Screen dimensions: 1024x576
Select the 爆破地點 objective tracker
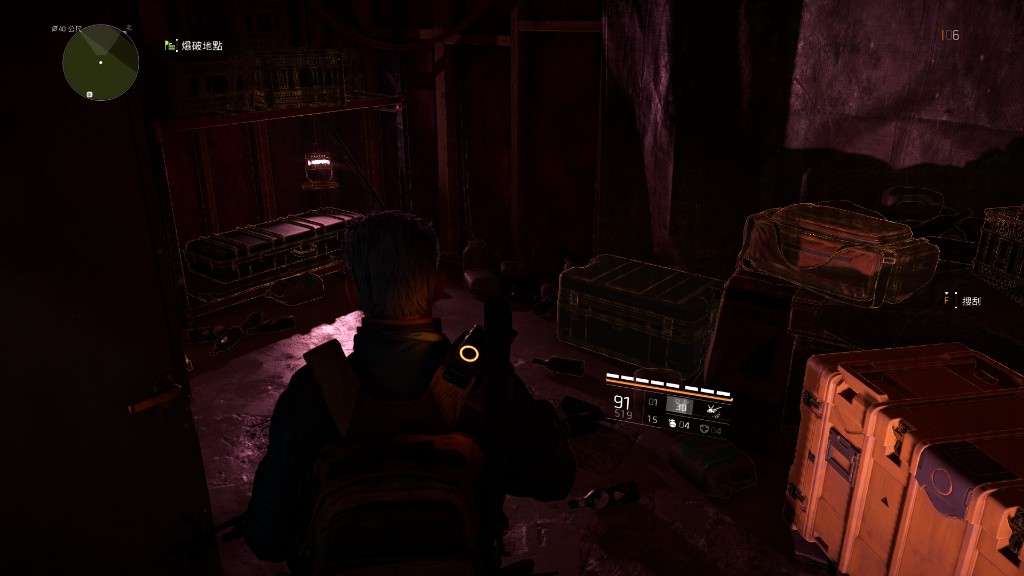click(193, 46)
